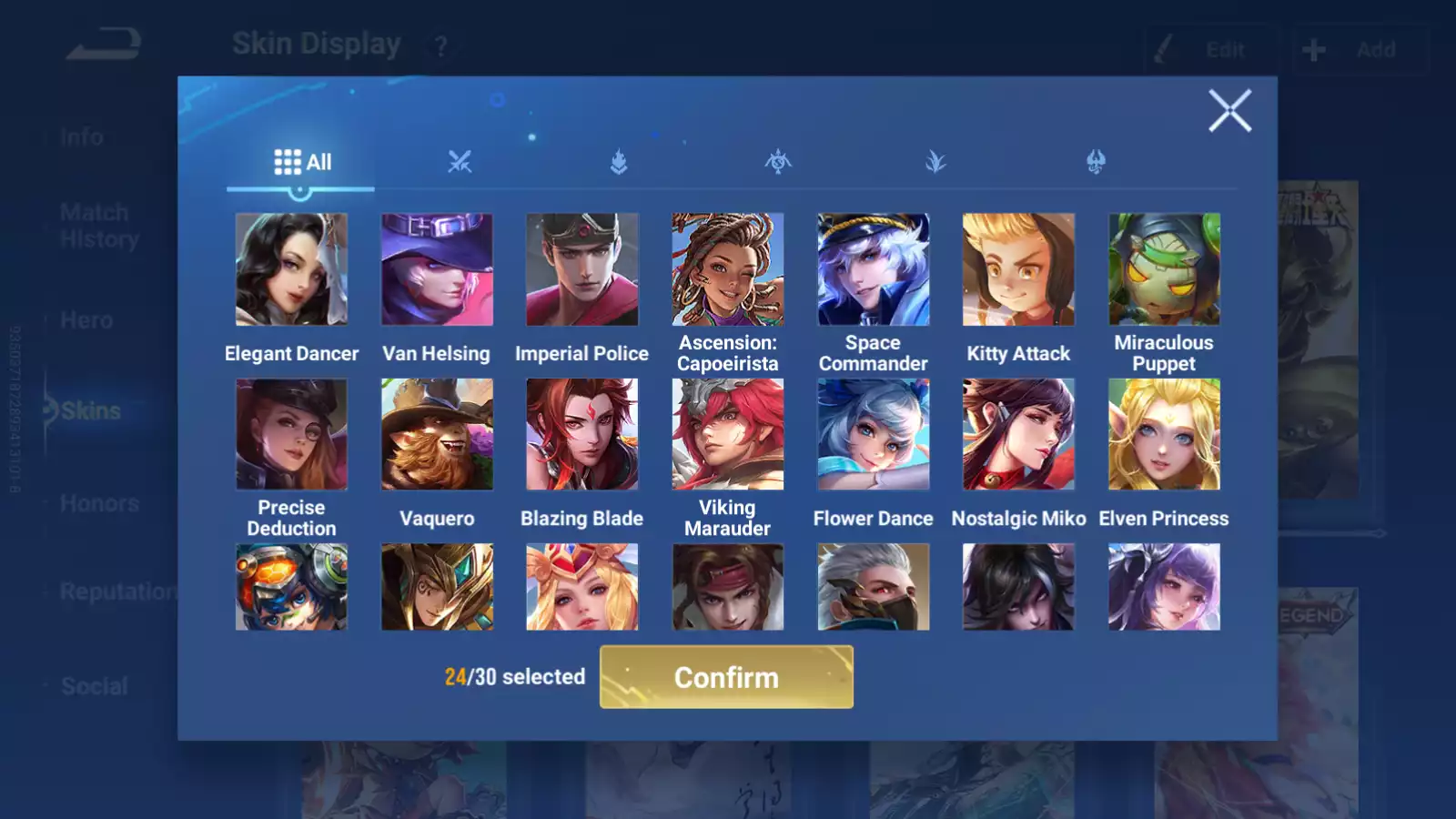This screenshot has height=819, width=1456.
Task: Pick the Imperial Police skin
Action: [x=582, y=269]
